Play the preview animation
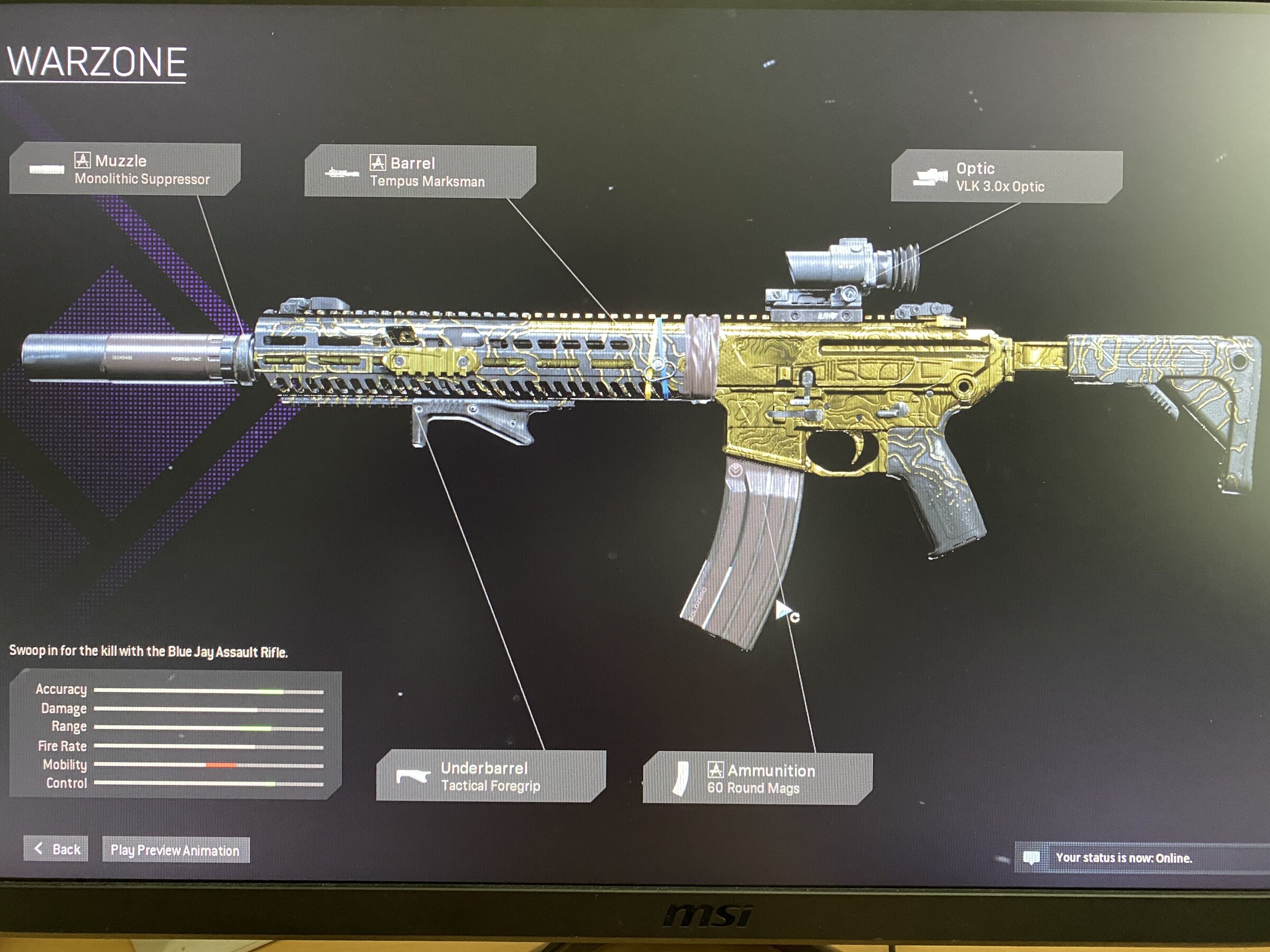 point(175,850)
